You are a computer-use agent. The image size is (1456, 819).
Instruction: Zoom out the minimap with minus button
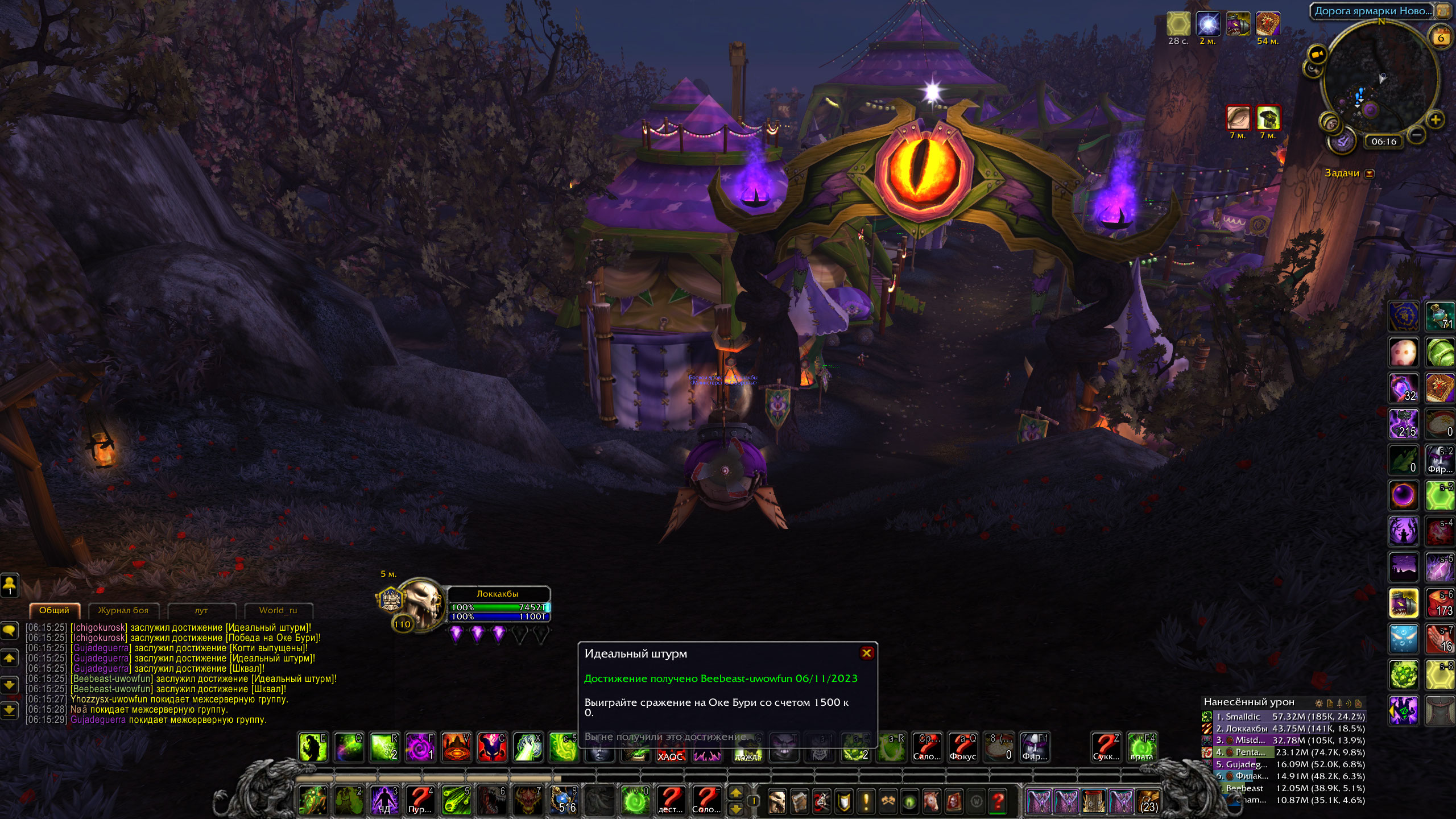pos(1417,135)
